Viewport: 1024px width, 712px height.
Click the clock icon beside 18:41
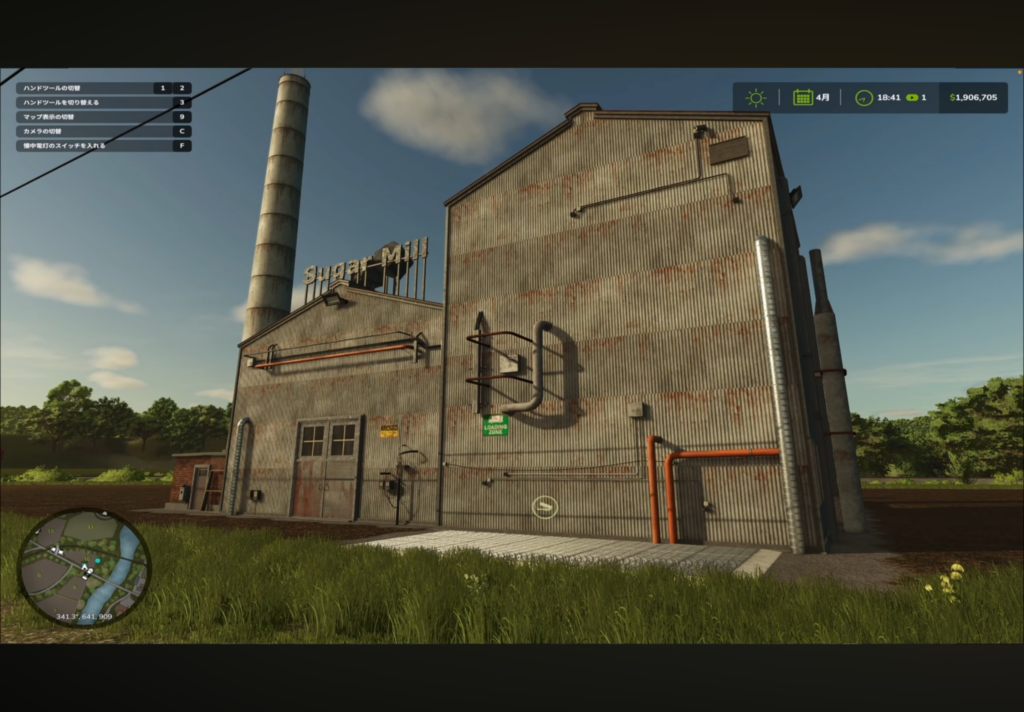[x=863, y=98]
